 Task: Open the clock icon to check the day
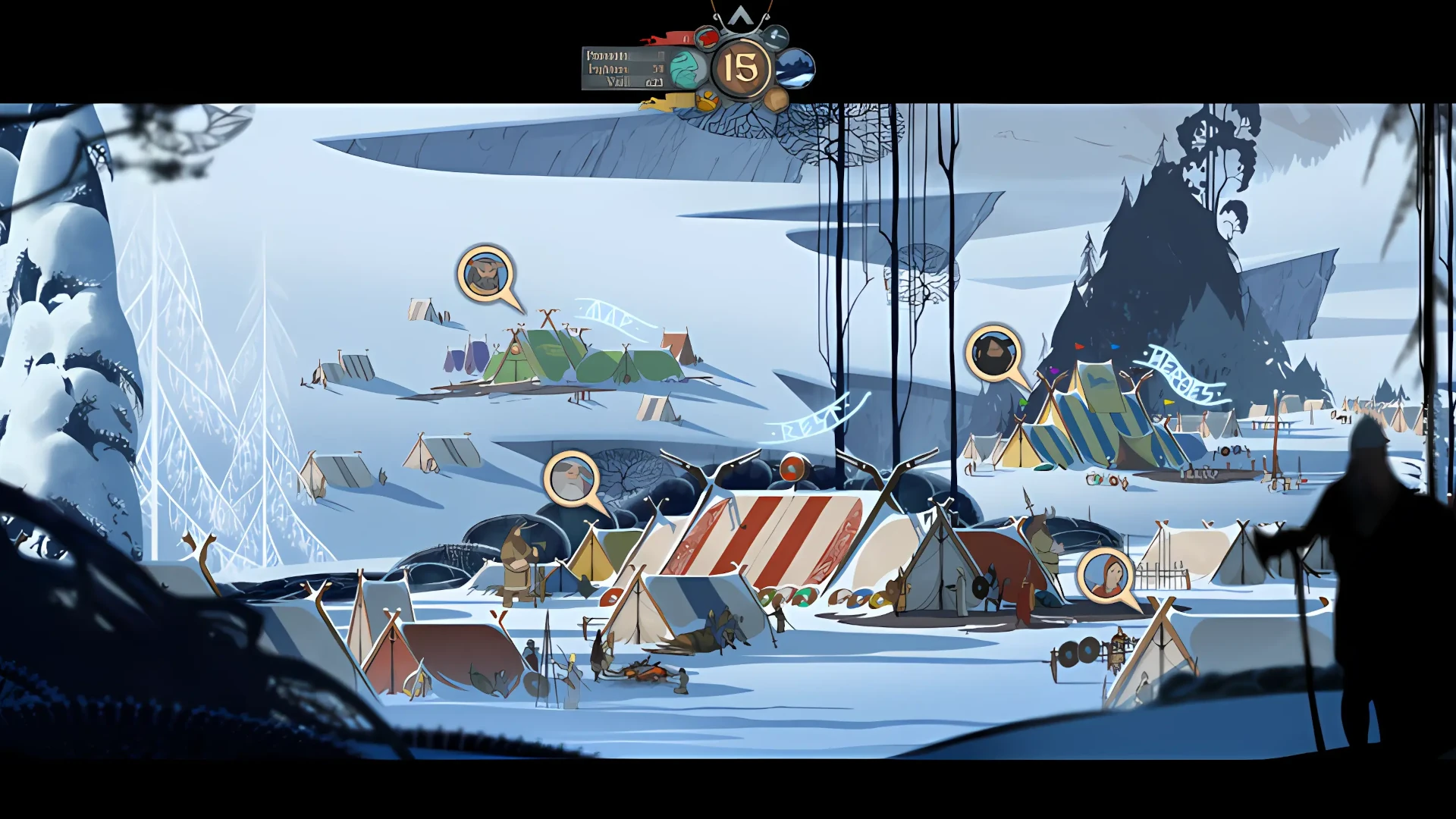coord(776,38)
